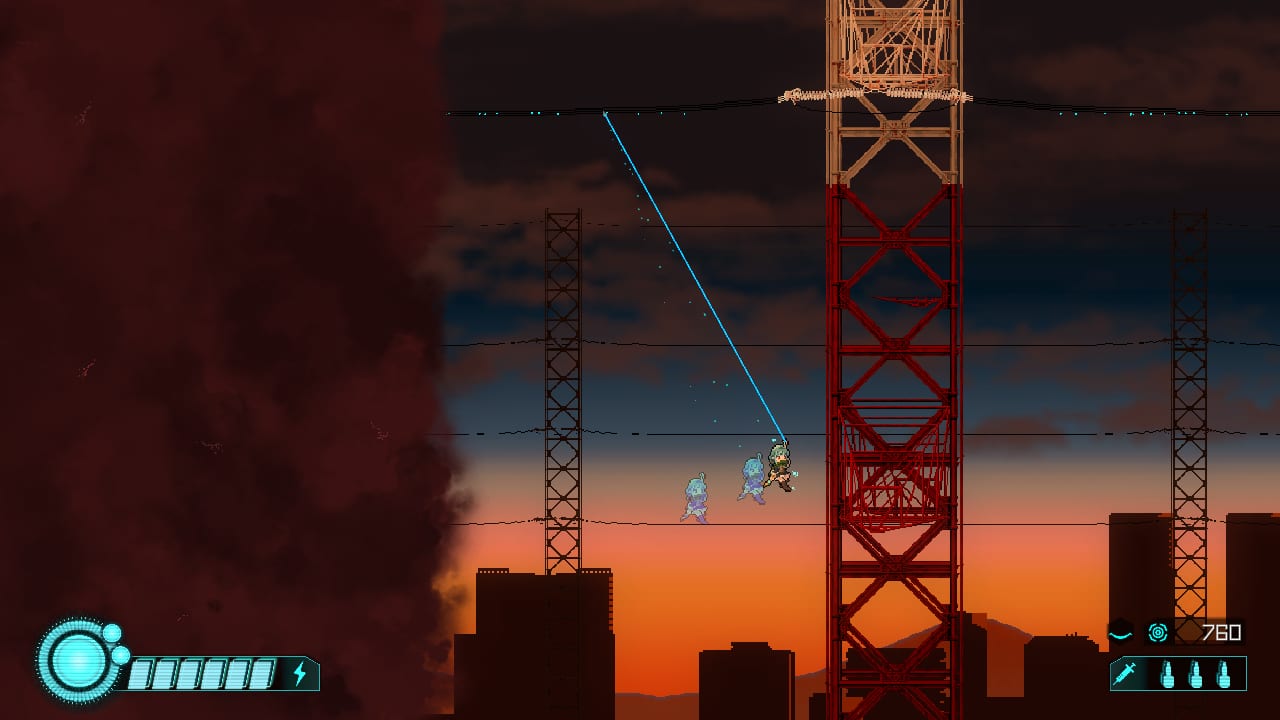Select the first grenade icon
This screenshot has width=1280, height=720.
click(1168, 676)
